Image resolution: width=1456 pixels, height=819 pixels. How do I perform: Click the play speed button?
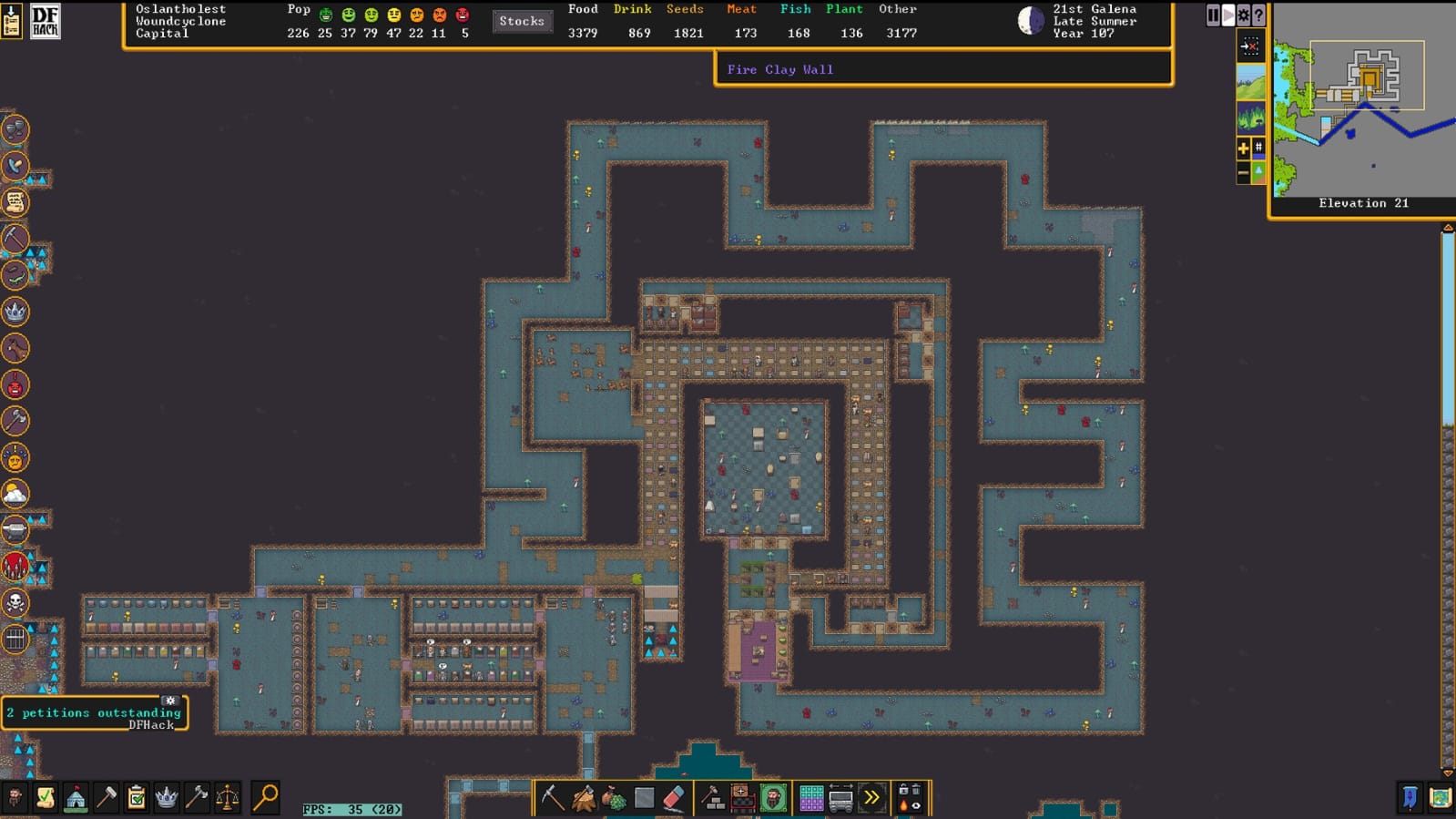click(1228, 15)
